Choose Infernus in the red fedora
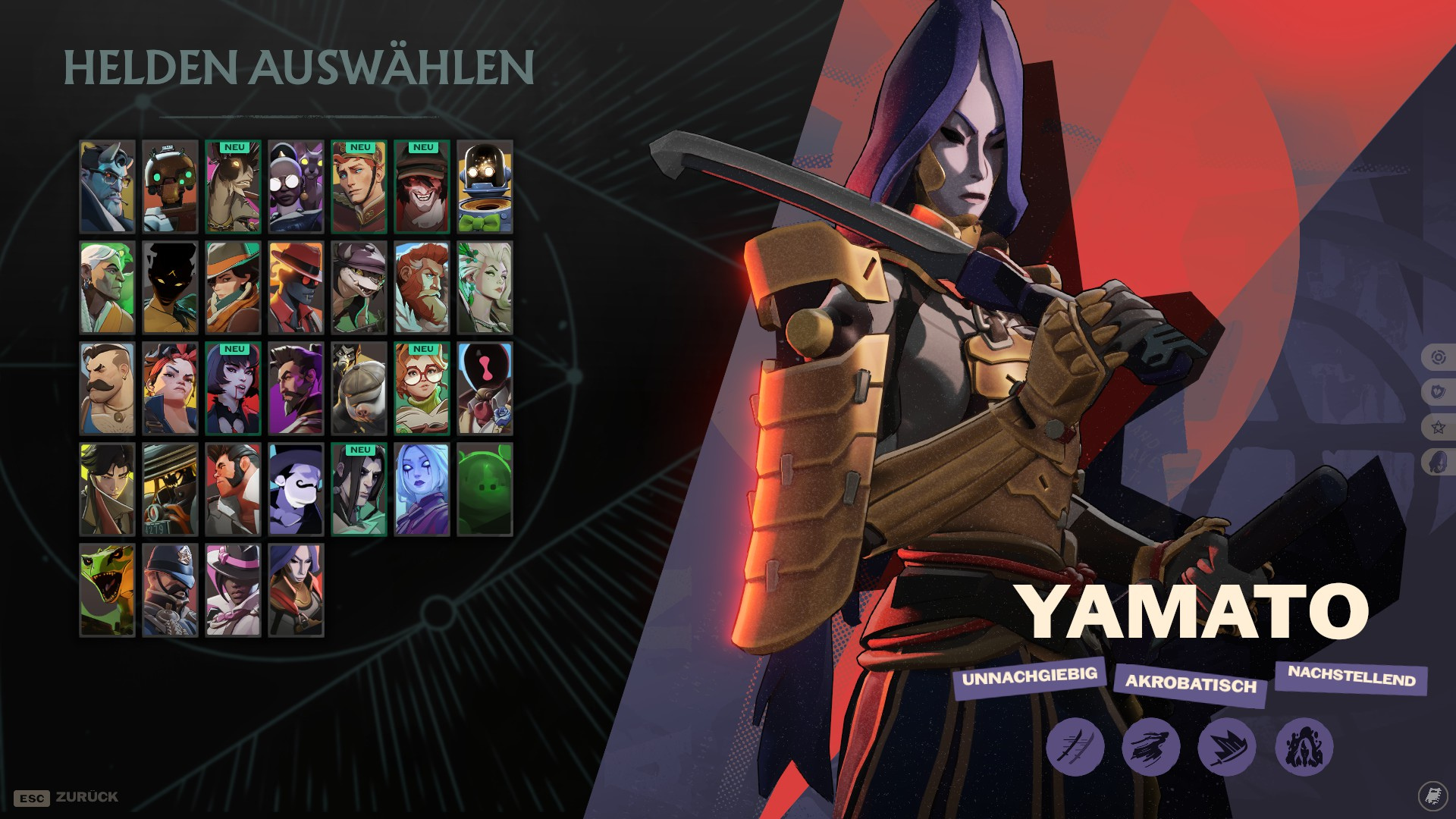Viewport: 1456px width, 819px height. [296, 288]
